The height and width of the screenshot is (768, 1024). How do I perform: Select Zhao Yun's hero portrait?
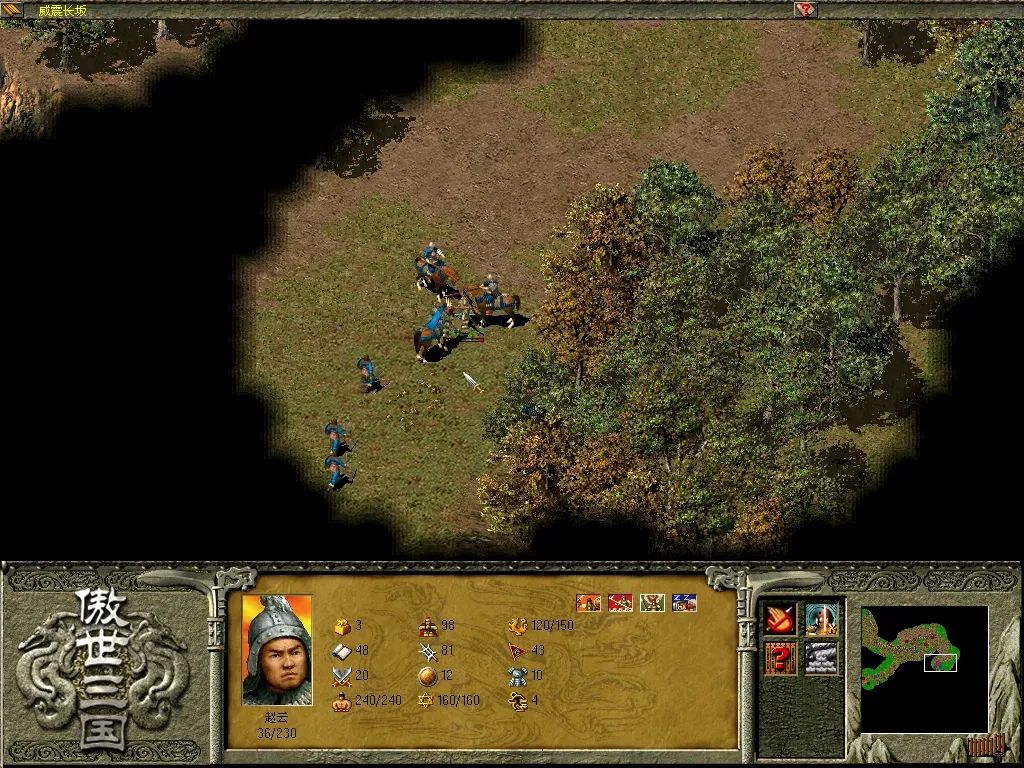click(277, 650)
